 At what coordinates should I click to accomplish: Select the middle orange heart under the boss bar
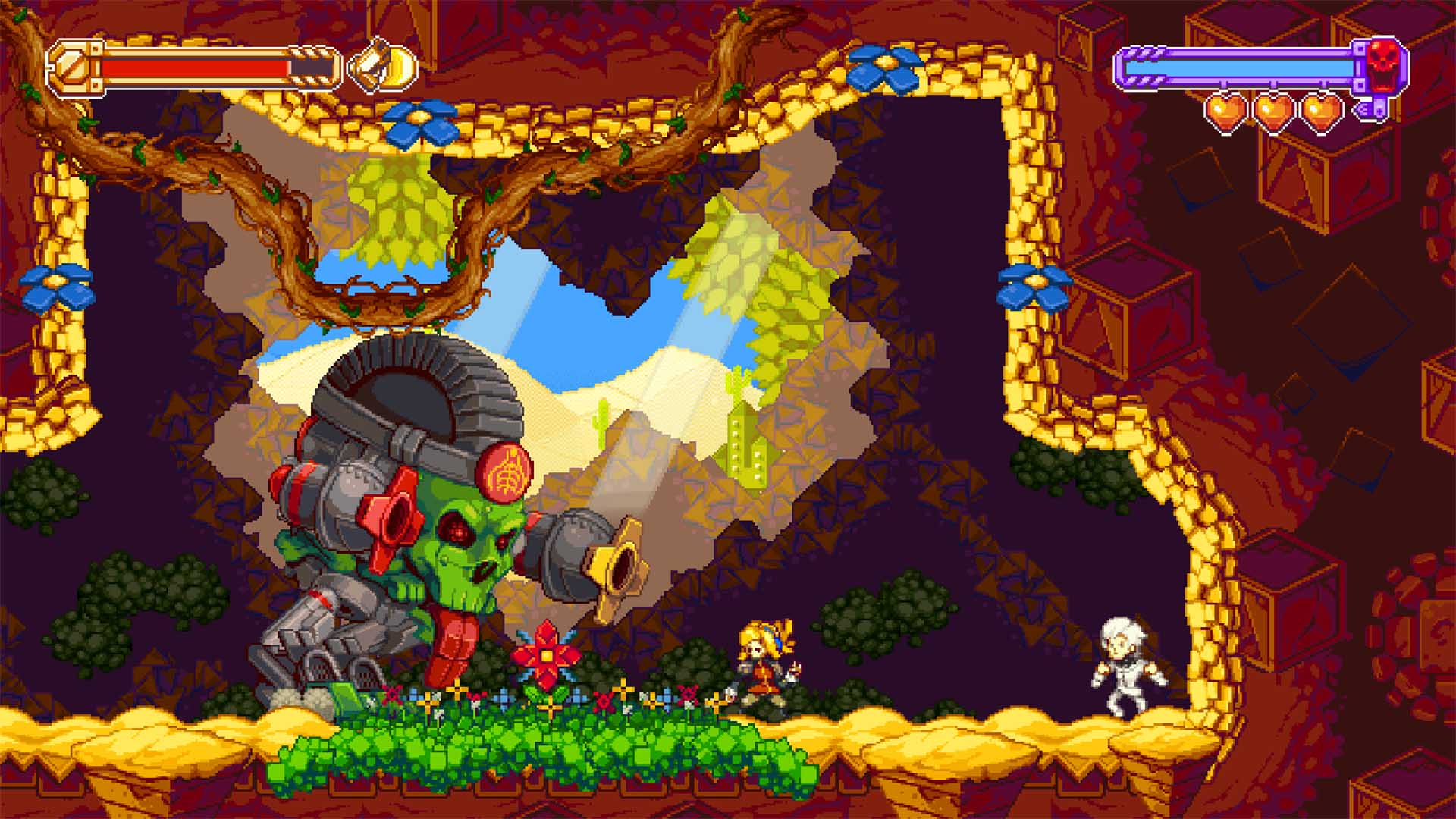(x=1274, y=110)
